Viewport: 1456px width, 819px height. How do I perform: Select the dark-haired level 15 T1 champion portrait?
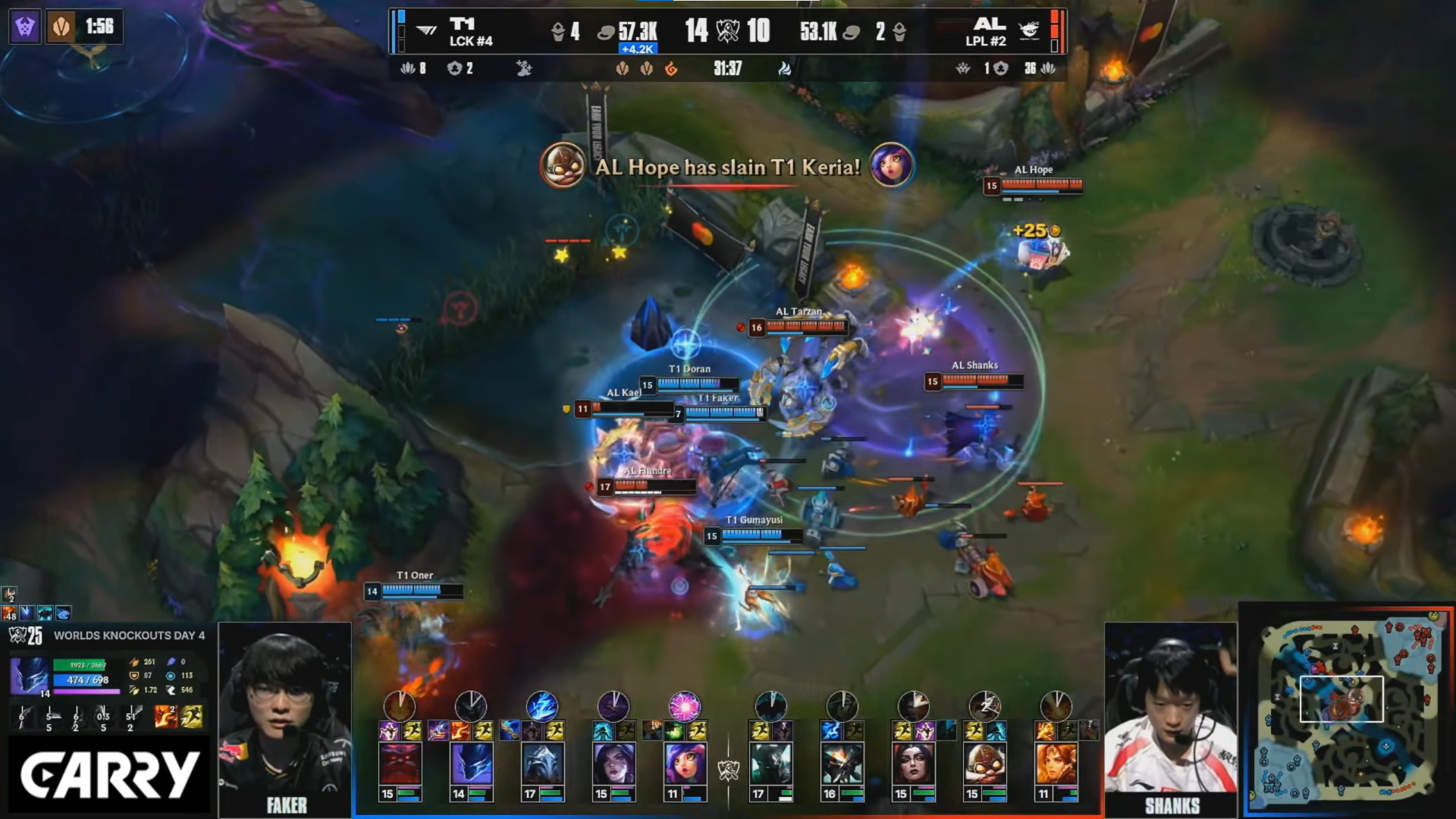click(613, 764)
